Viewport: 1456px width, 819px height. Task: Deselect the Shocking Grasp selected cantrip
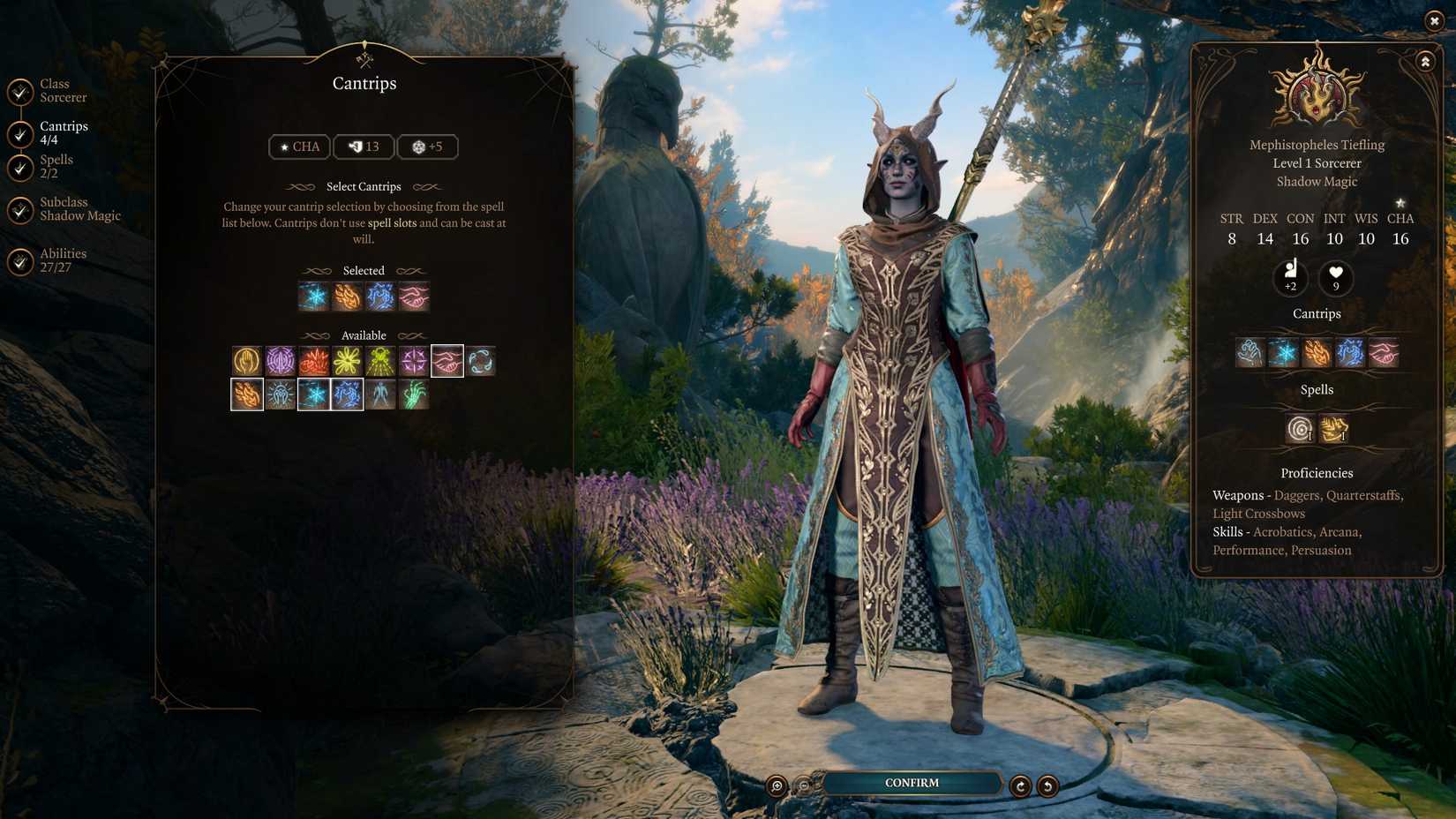tap(380, 297)
